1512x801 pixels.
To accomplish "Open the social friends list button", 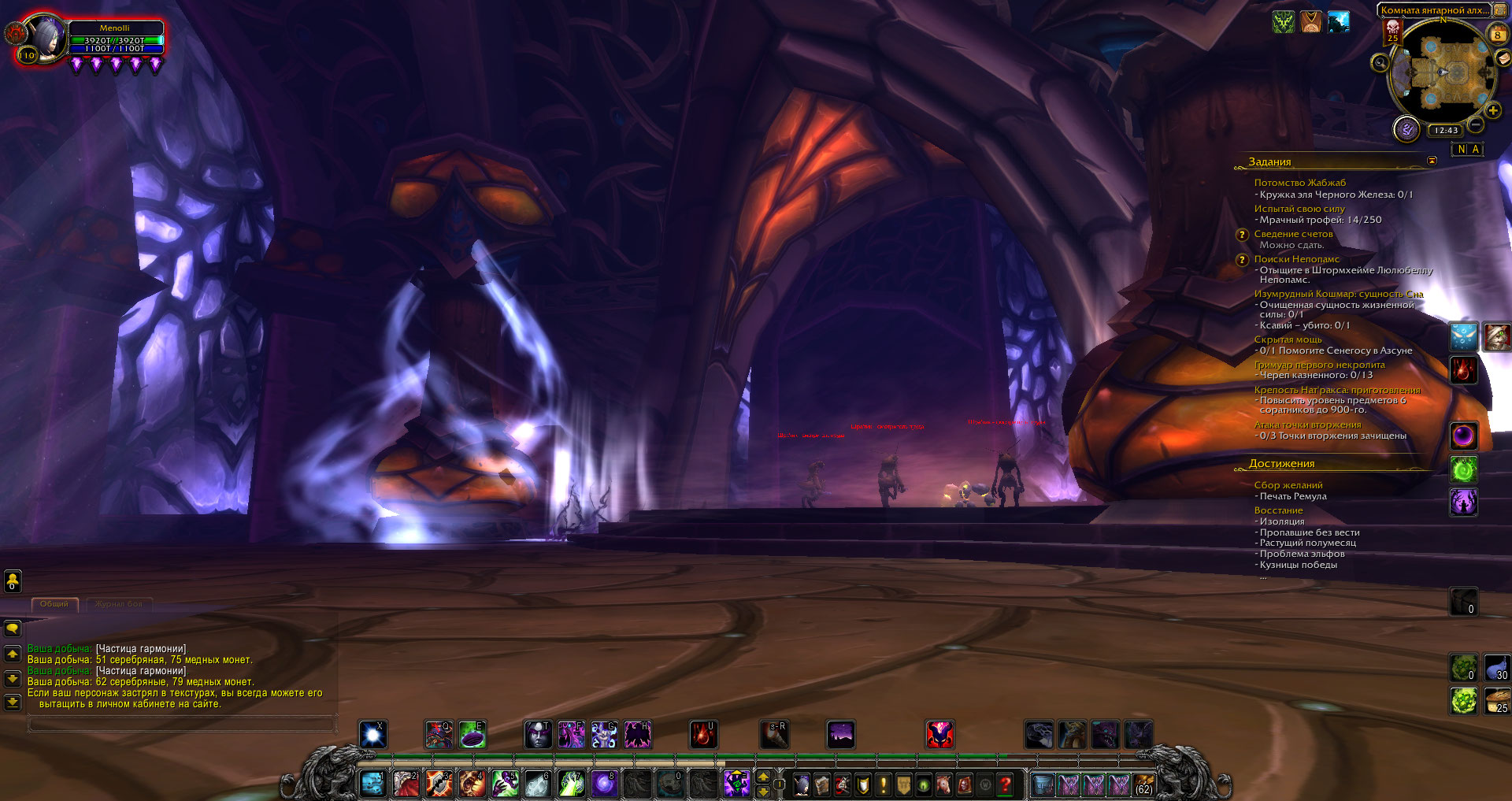I will point(13,581).
